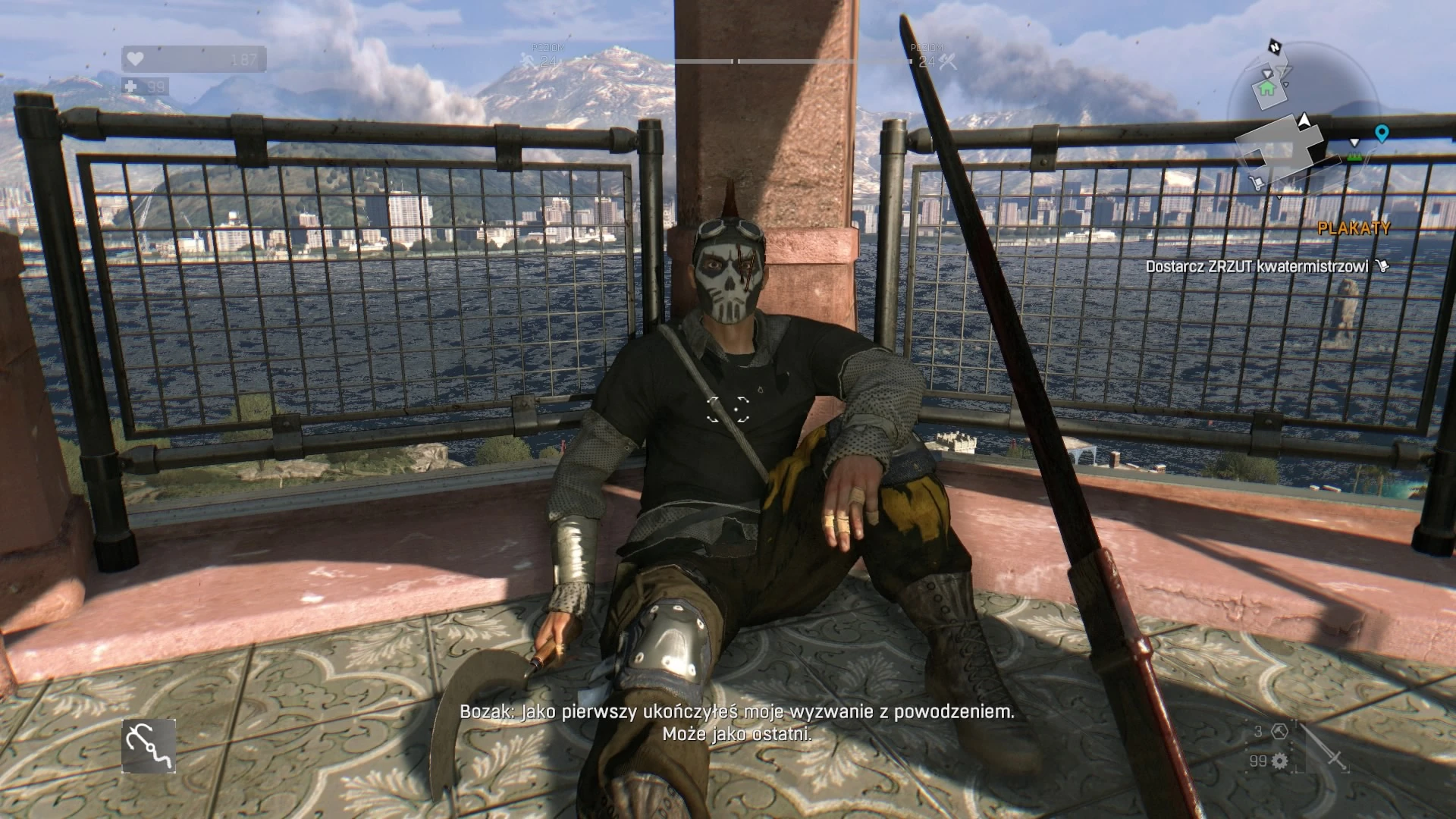The height and width of the screenshot is (819, 1456).
Task: Click the blue objective pin on the minimap
Action: click(1382, 133)
